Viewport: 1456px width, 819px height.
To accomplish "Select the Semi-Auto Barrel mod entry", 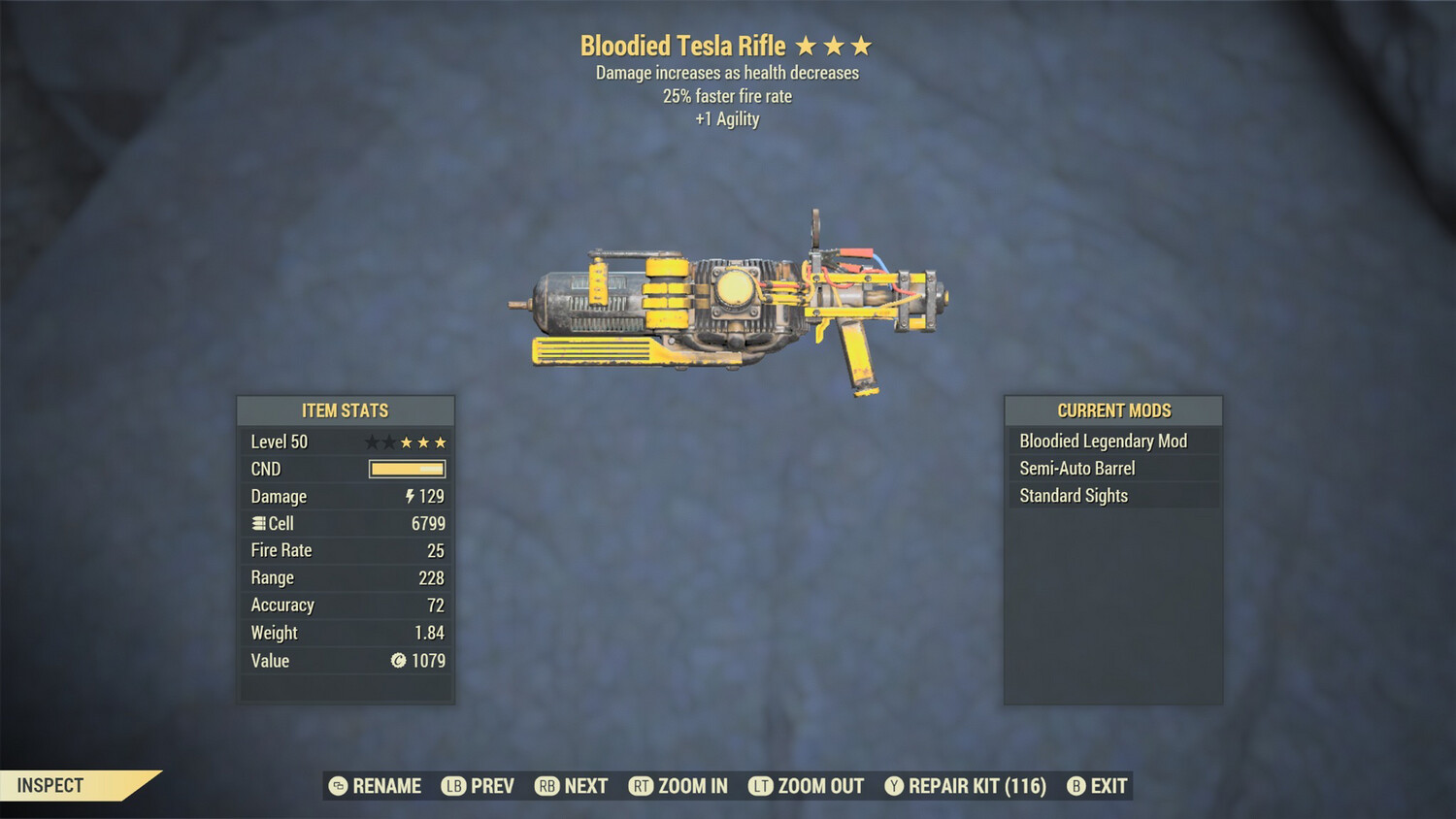I will coord(1077,468).
